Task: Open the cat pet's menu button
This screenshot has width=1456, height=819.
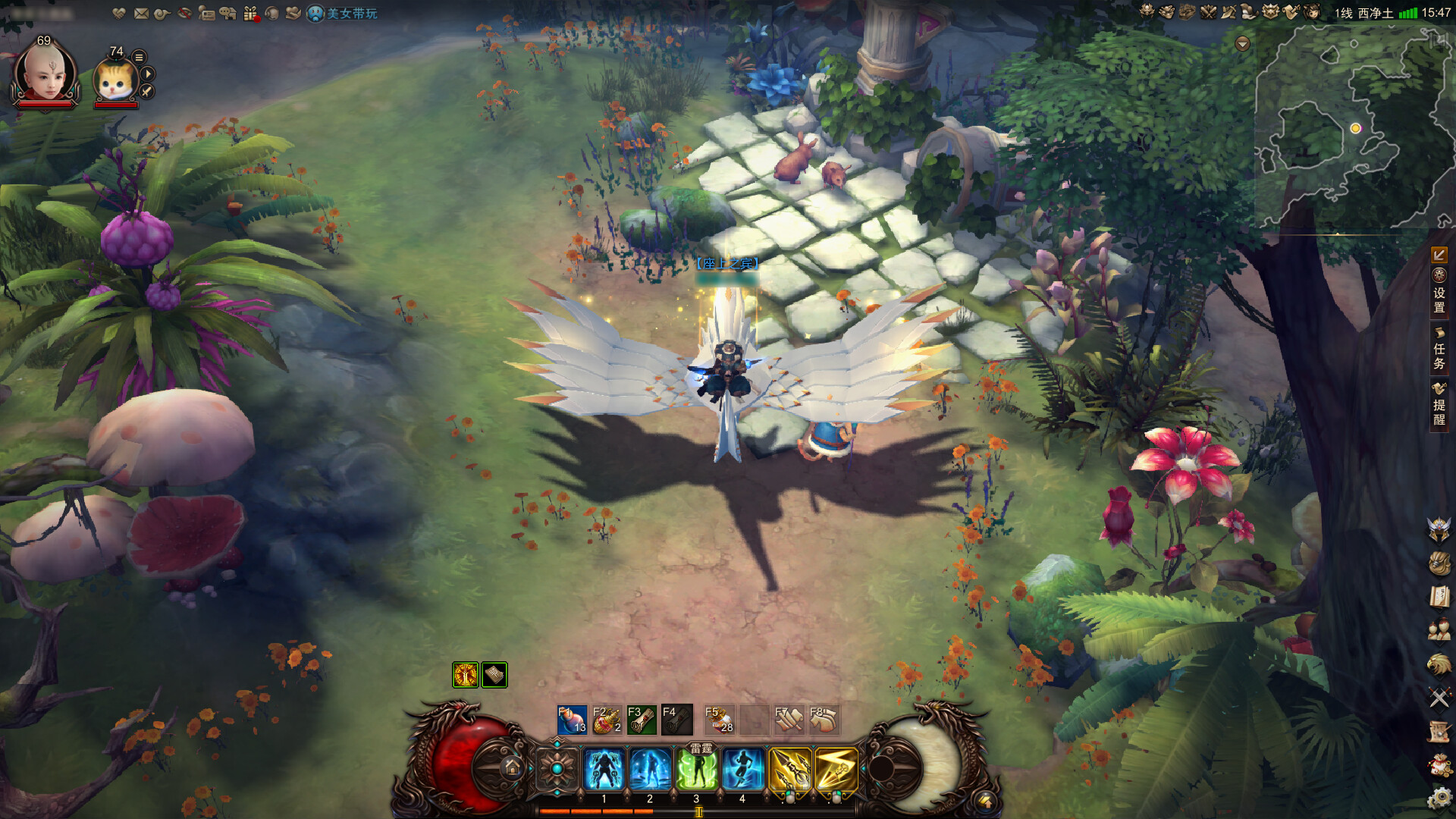Action: tap(139, 57)
